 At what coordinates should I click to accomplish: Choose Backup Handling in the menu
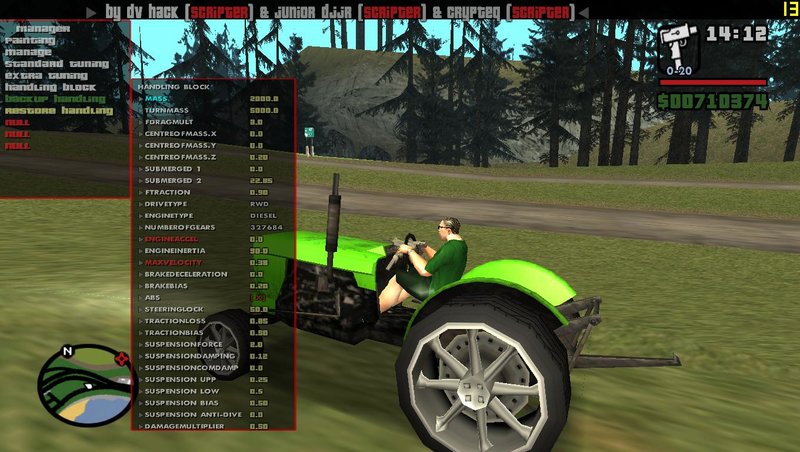click(x=55, y=98)
